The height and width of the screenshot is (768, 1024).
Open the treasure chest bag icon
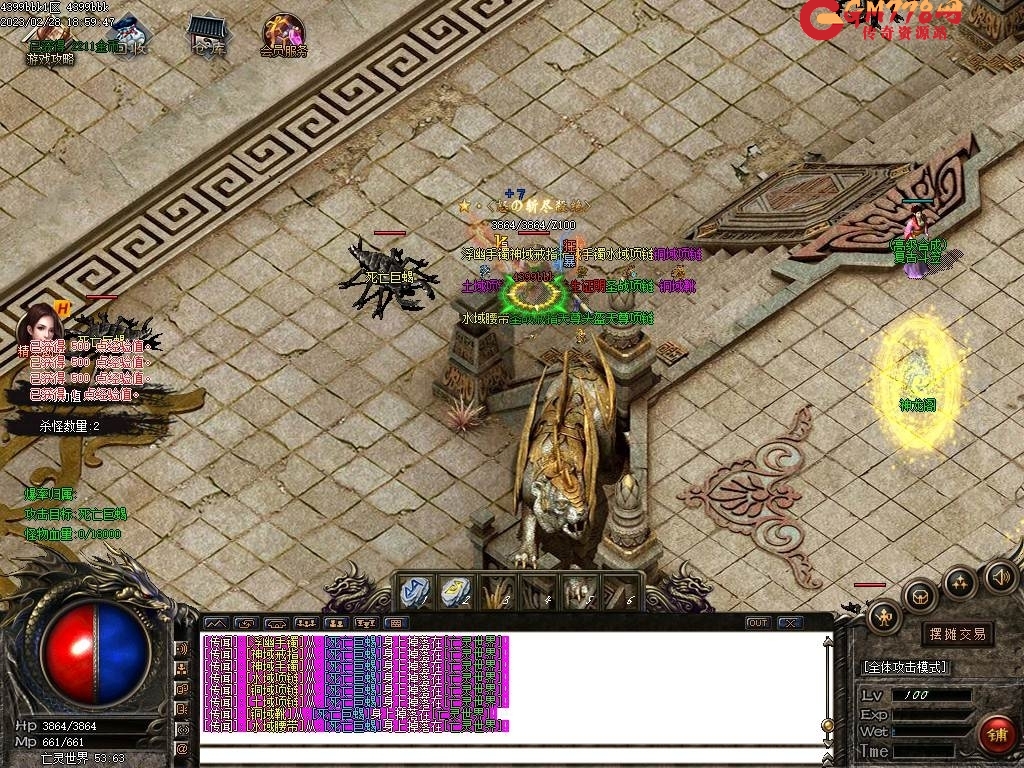pos(920,597)
